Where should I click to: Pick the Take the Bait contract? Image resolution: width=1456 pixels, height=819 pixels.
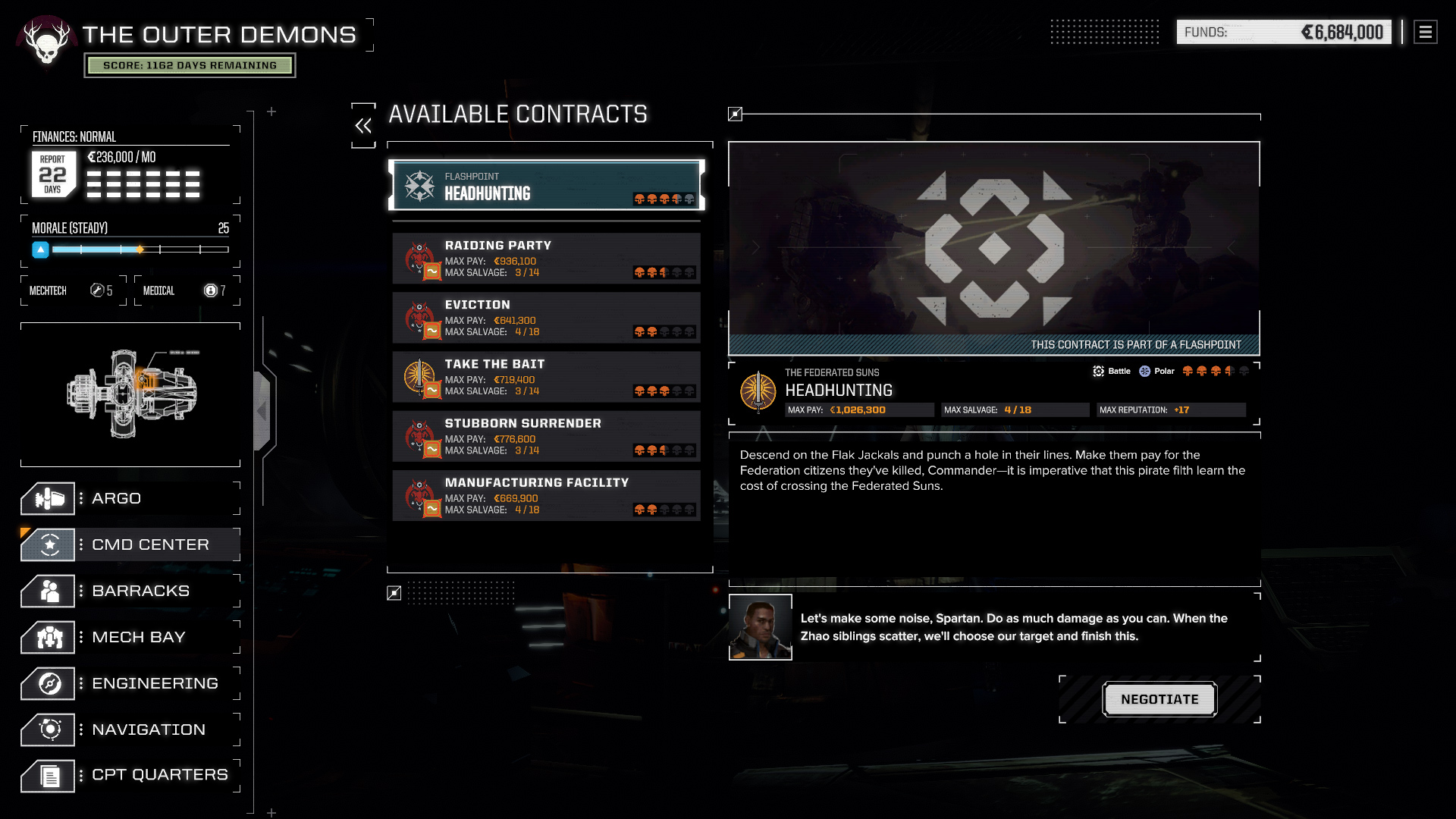point(546,377)
